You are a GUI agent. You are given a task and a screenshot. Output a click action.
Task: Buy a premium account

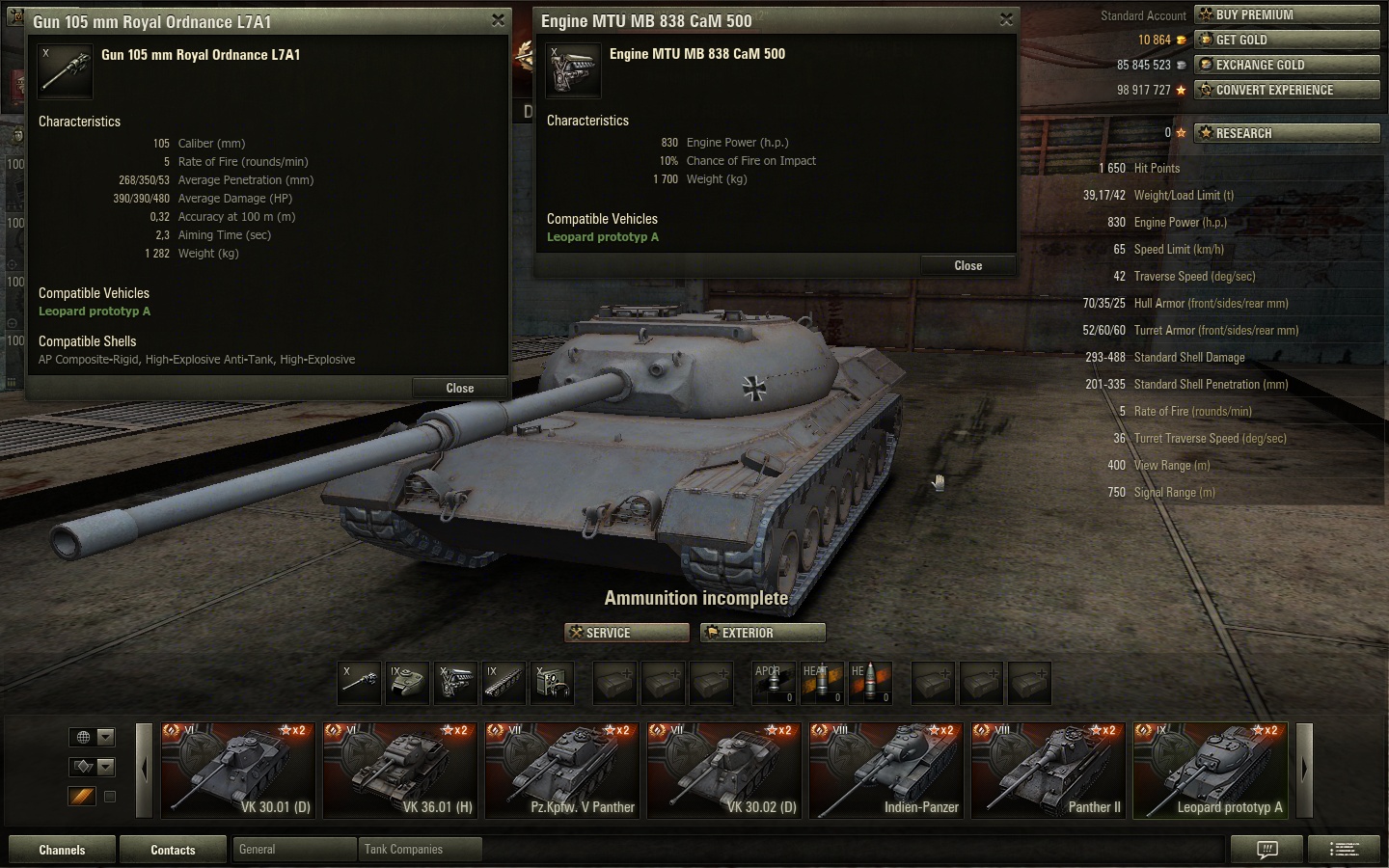1287,14
